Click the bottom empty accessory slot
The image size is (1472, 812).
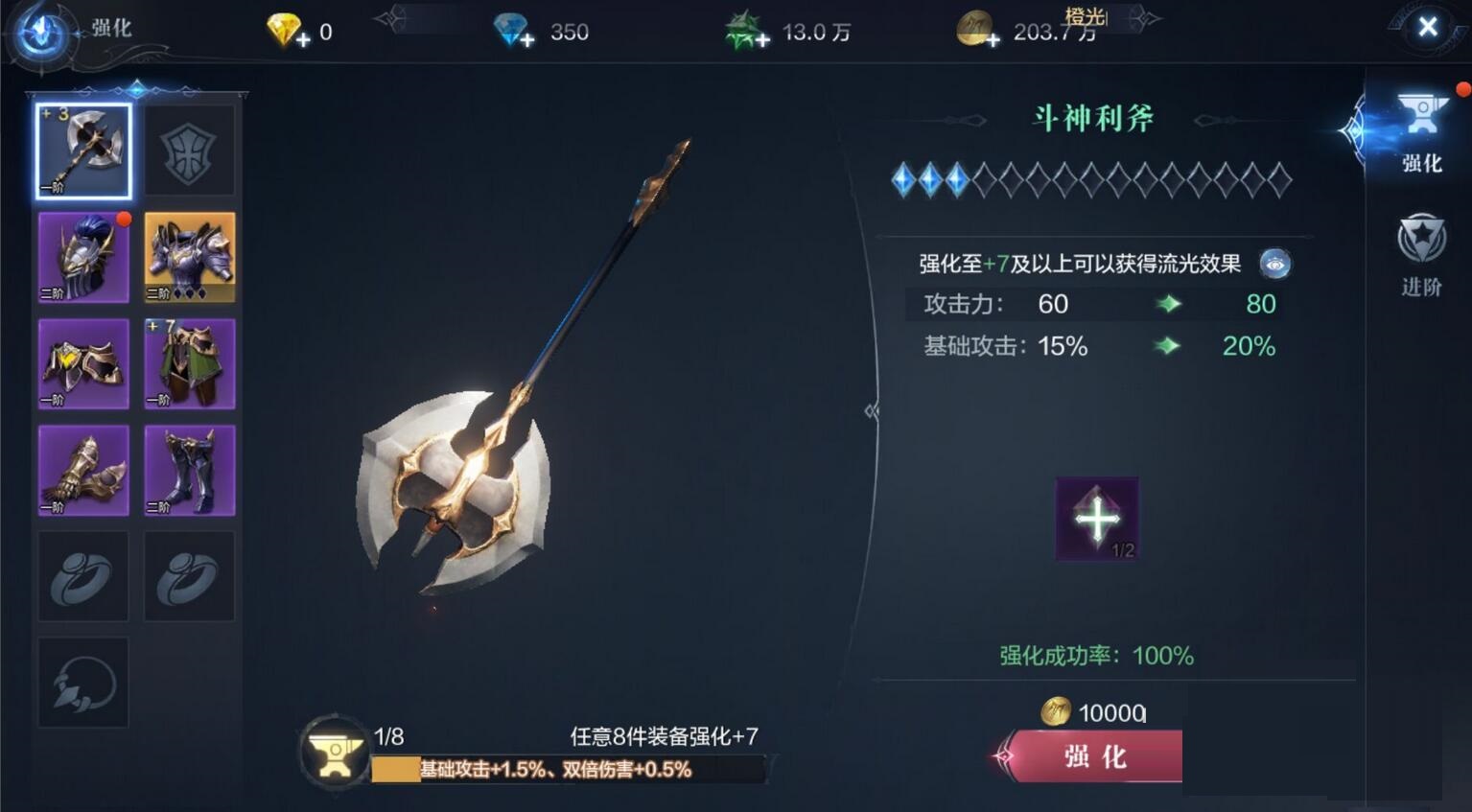point(83,683)
